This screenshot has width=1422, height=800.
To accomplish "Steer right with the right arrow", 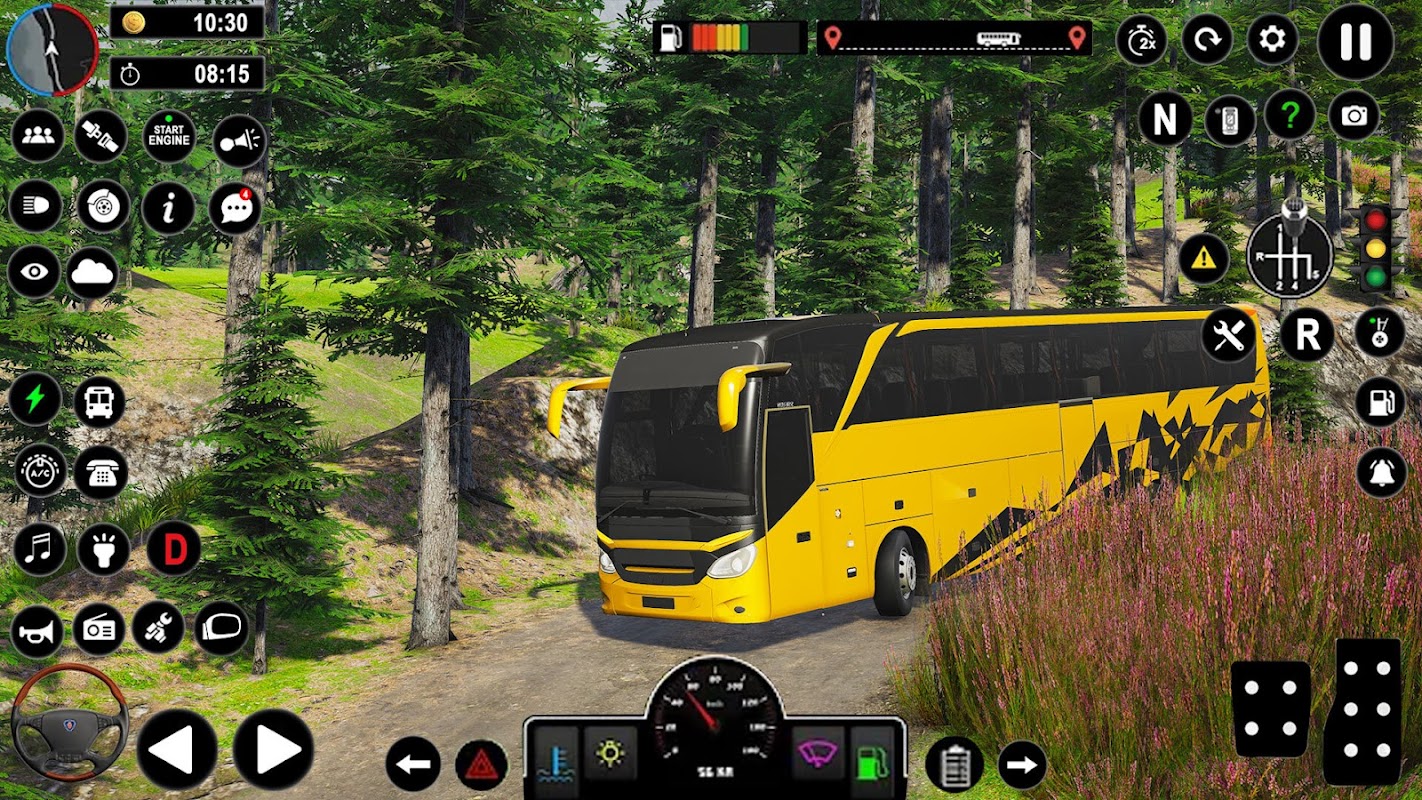I will (273, 749).
